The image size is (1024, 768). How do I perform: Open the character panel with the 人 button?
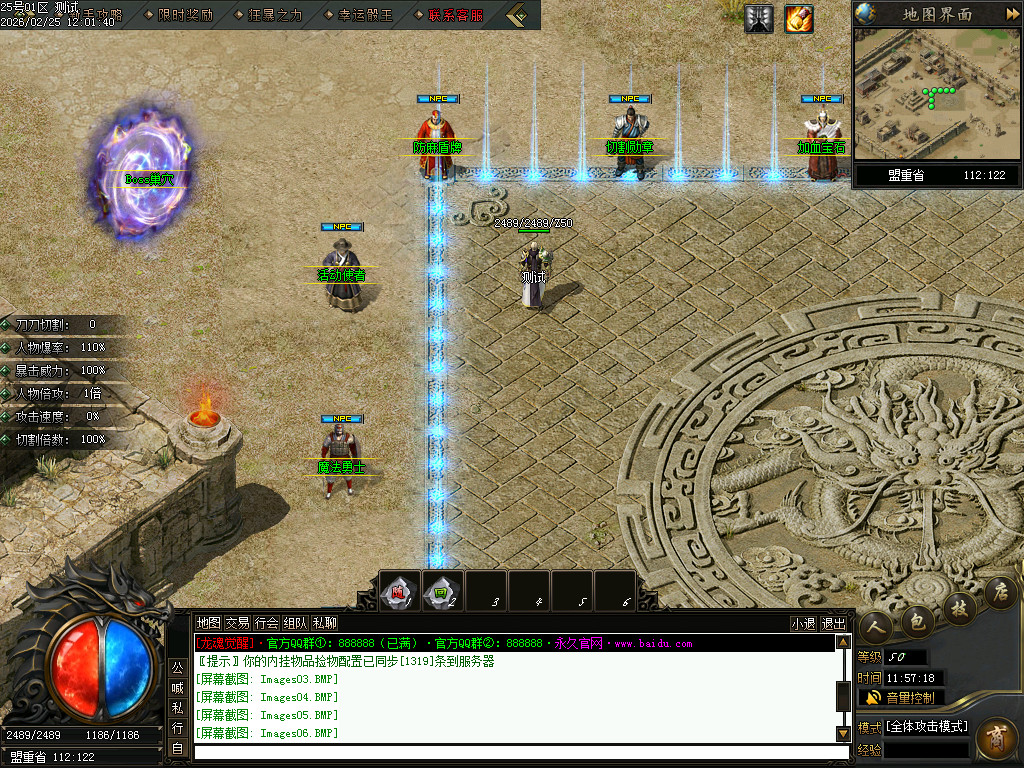click(877, 627)
